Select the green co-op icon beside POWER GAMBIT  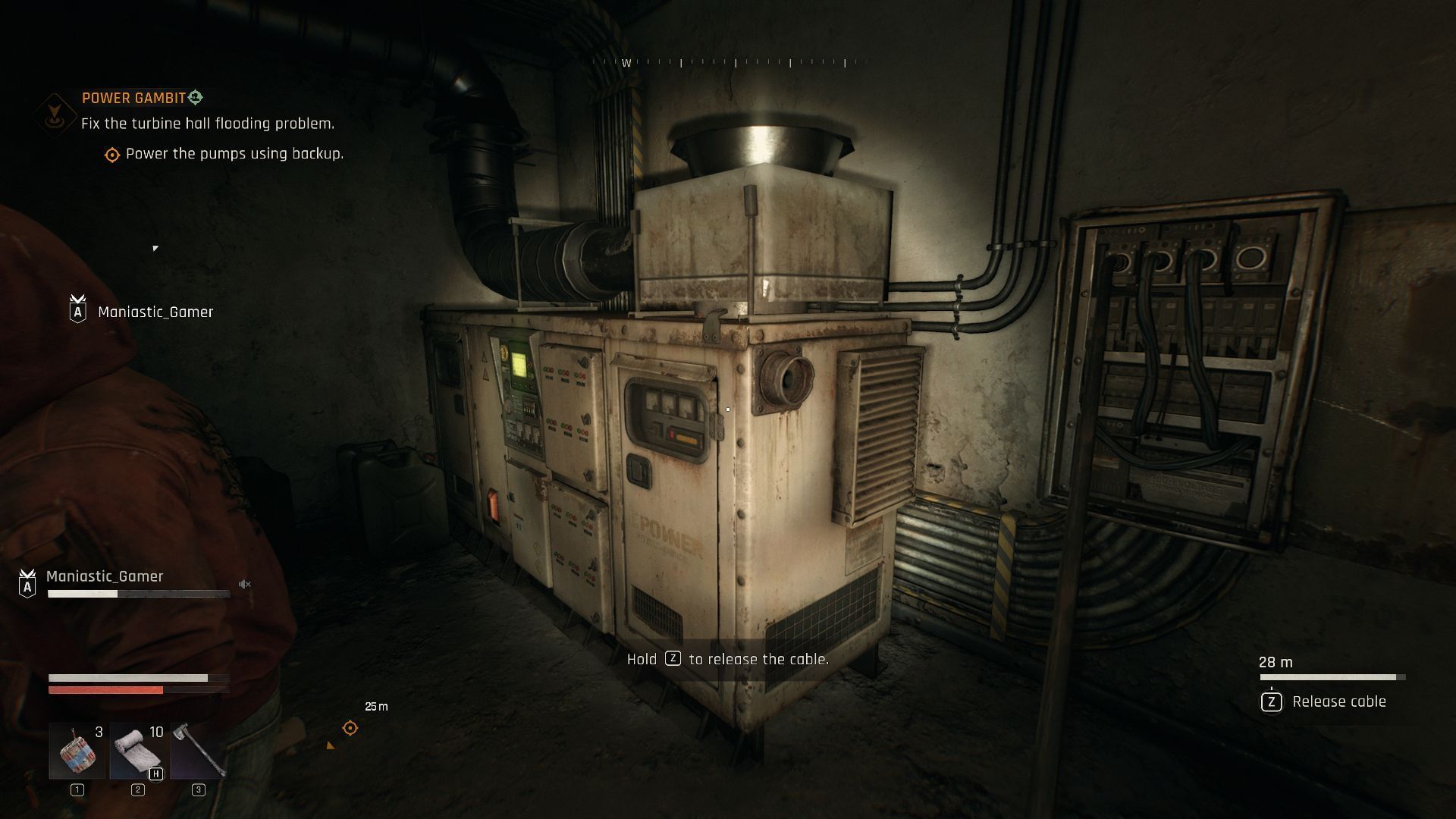[196, 97]
